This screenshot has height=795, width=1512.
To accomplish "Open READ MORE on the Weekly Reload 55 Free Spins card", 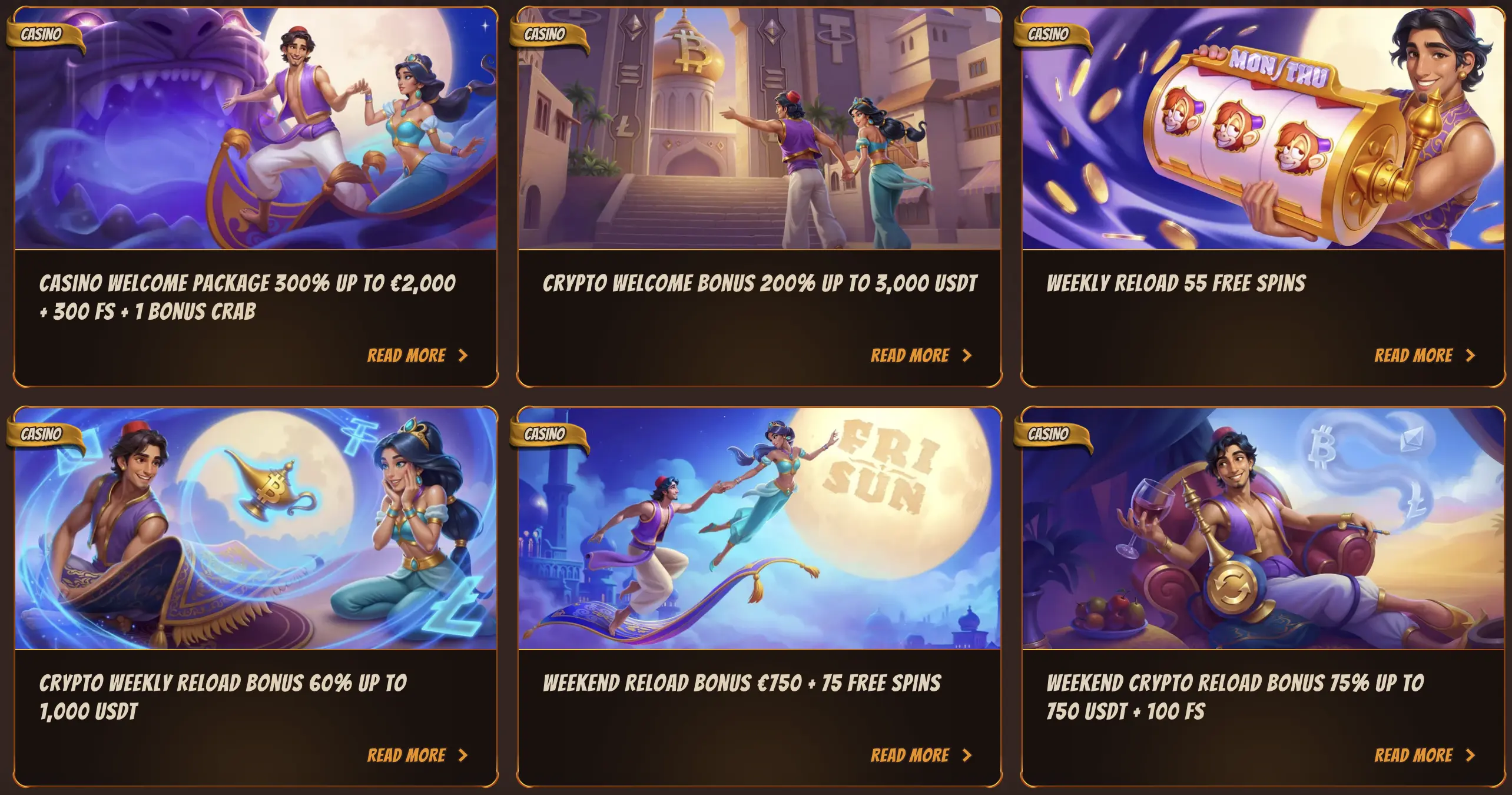I will [1414, 355].
